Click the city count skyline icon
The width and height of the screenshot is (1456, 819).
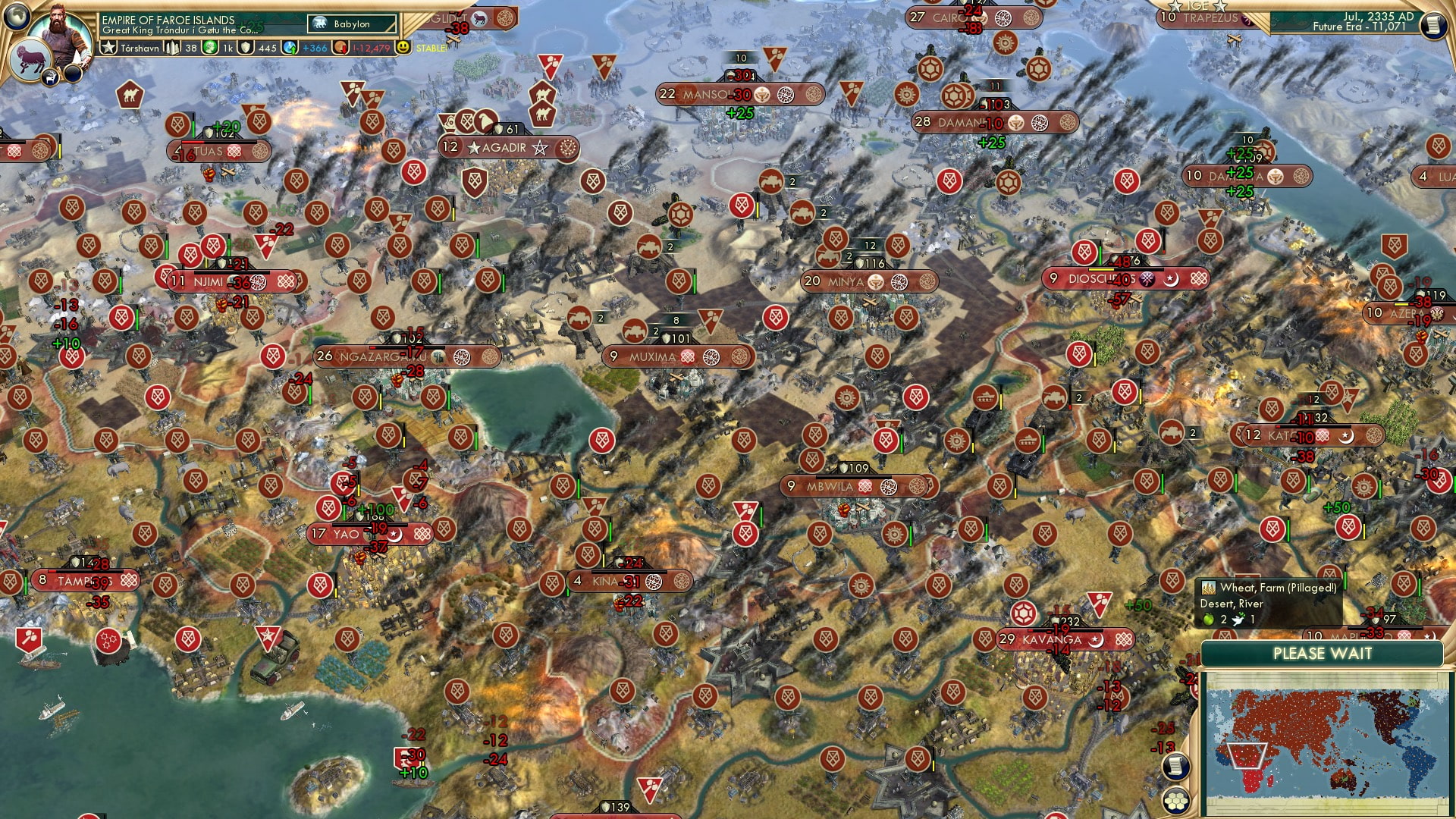click(x=173, y=48)
